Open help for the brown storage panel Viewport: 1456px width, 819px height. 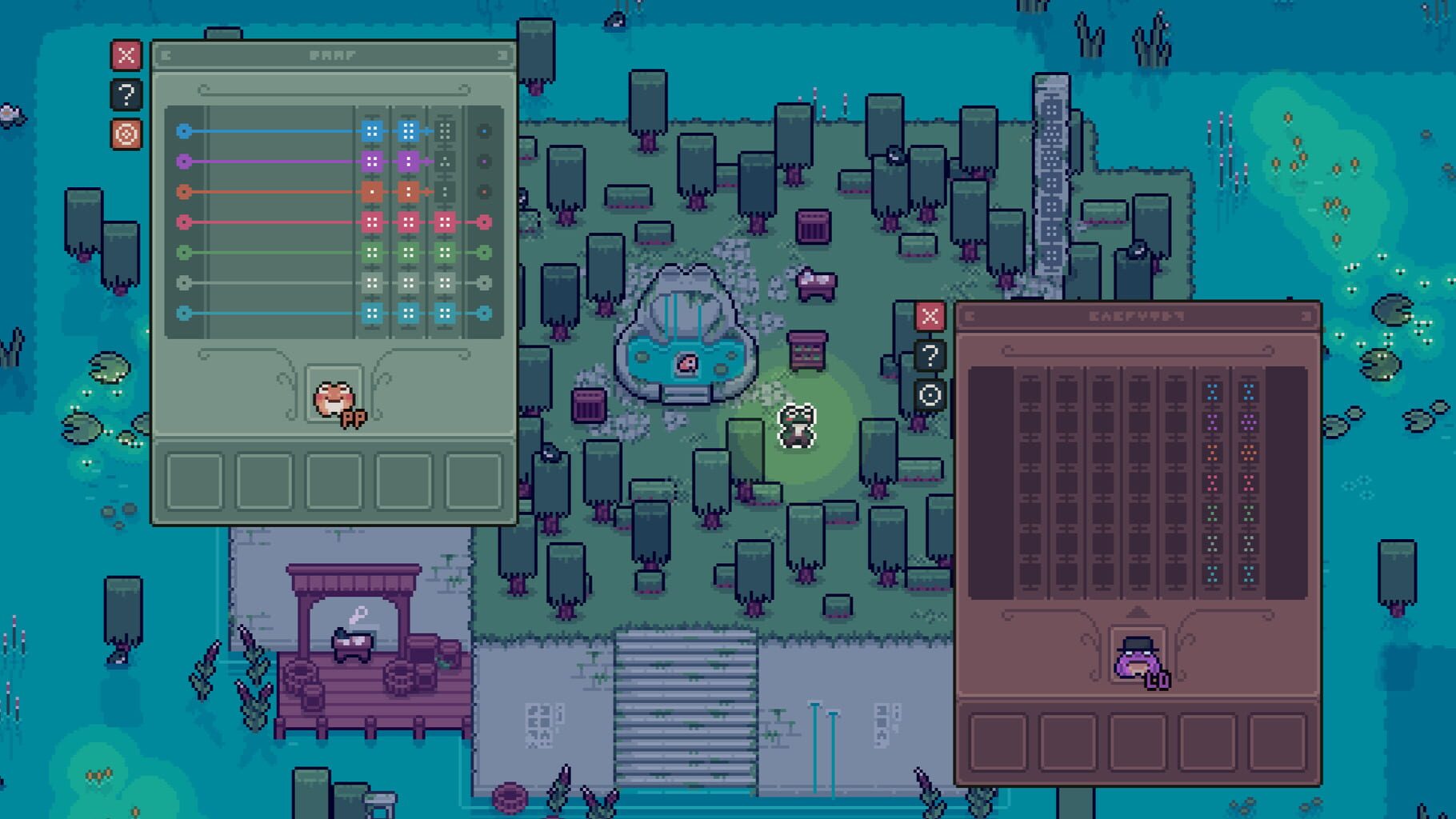(x=929, y=356)
